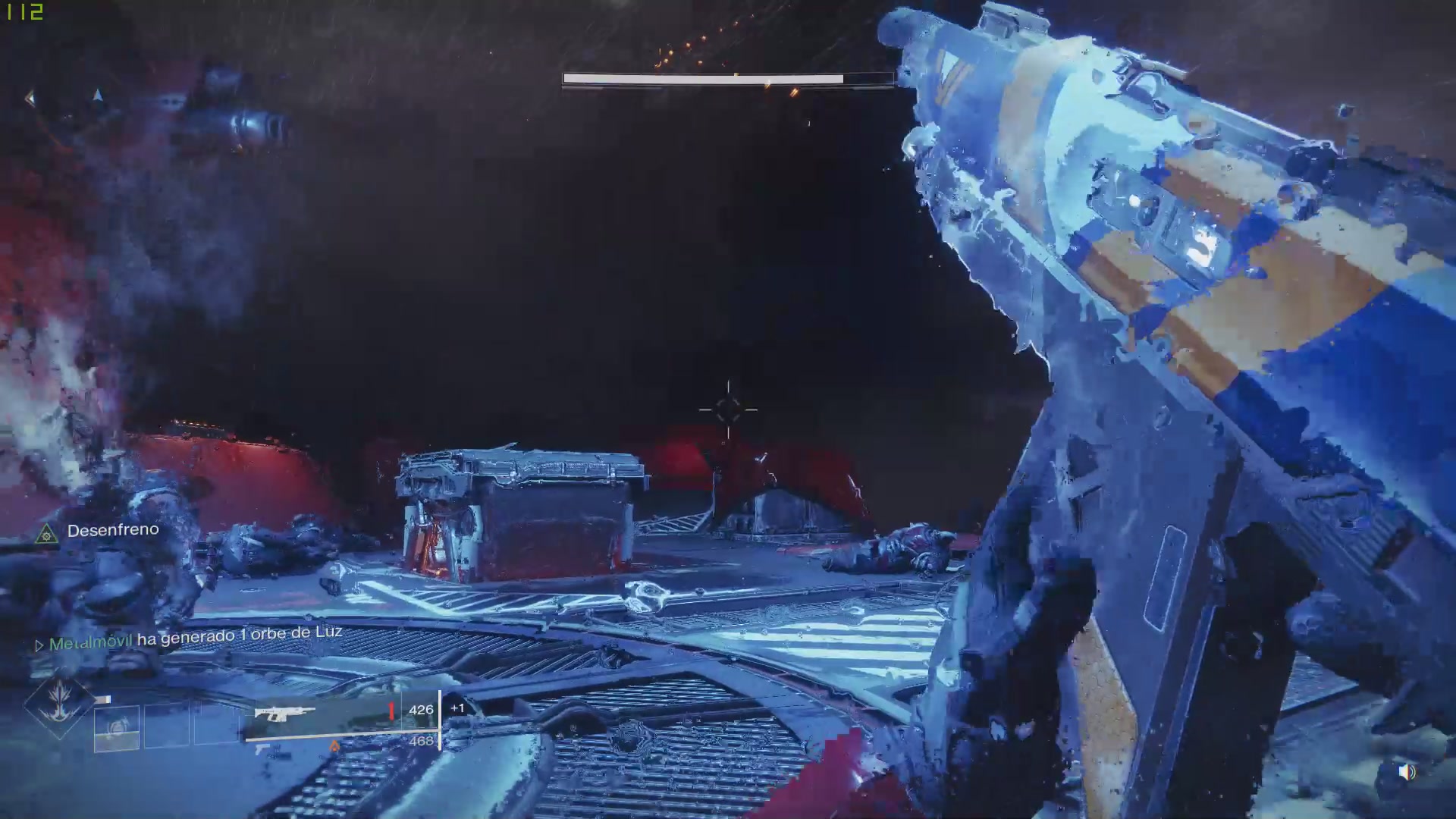The width and height of the screenshot is (1456, 819).
Task: Select player name Metalmóvil in the feed
Action: click(90, 642)
